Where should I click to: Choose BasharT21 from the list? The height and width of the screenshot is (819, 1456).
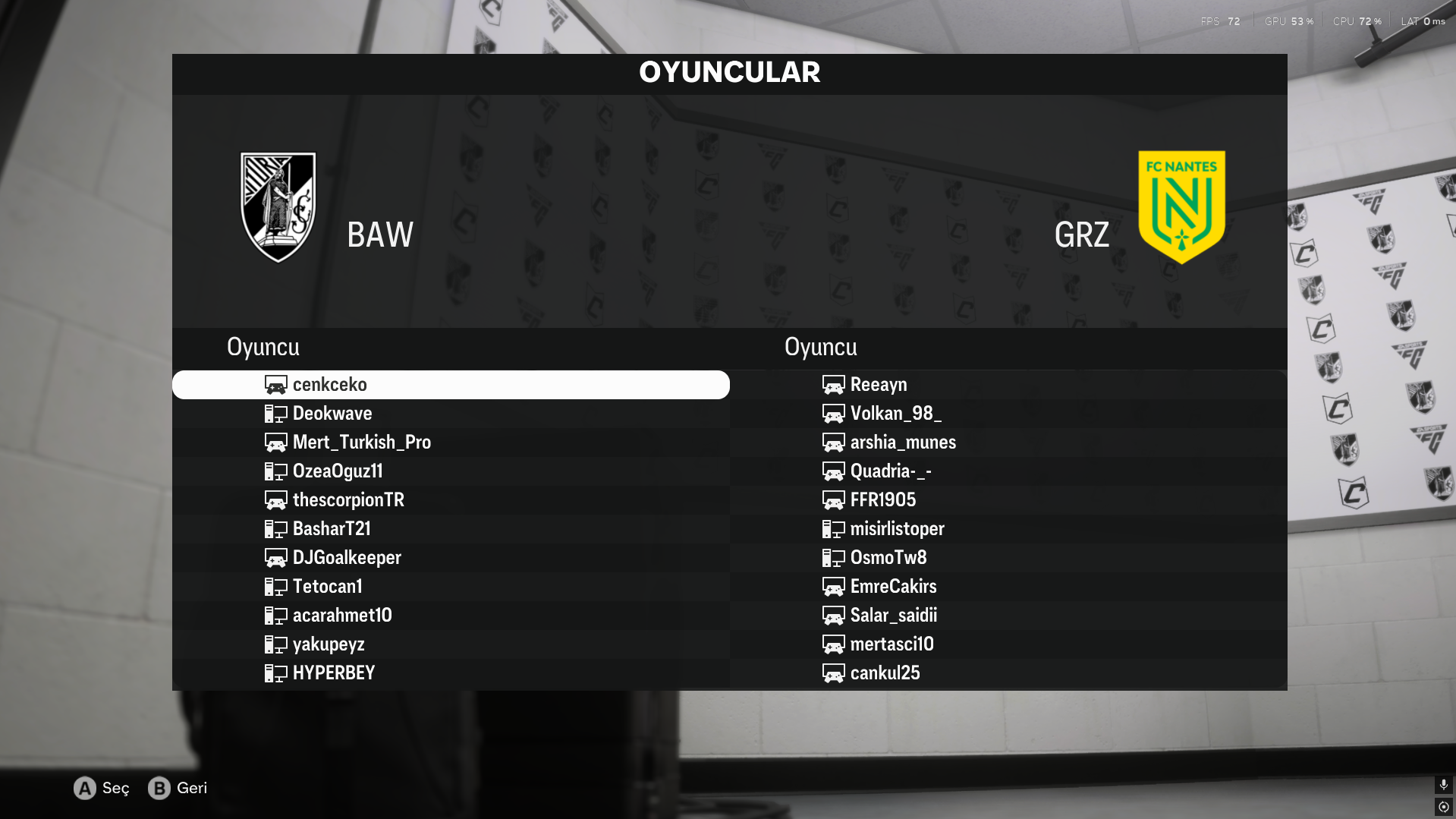click(332, 529)
